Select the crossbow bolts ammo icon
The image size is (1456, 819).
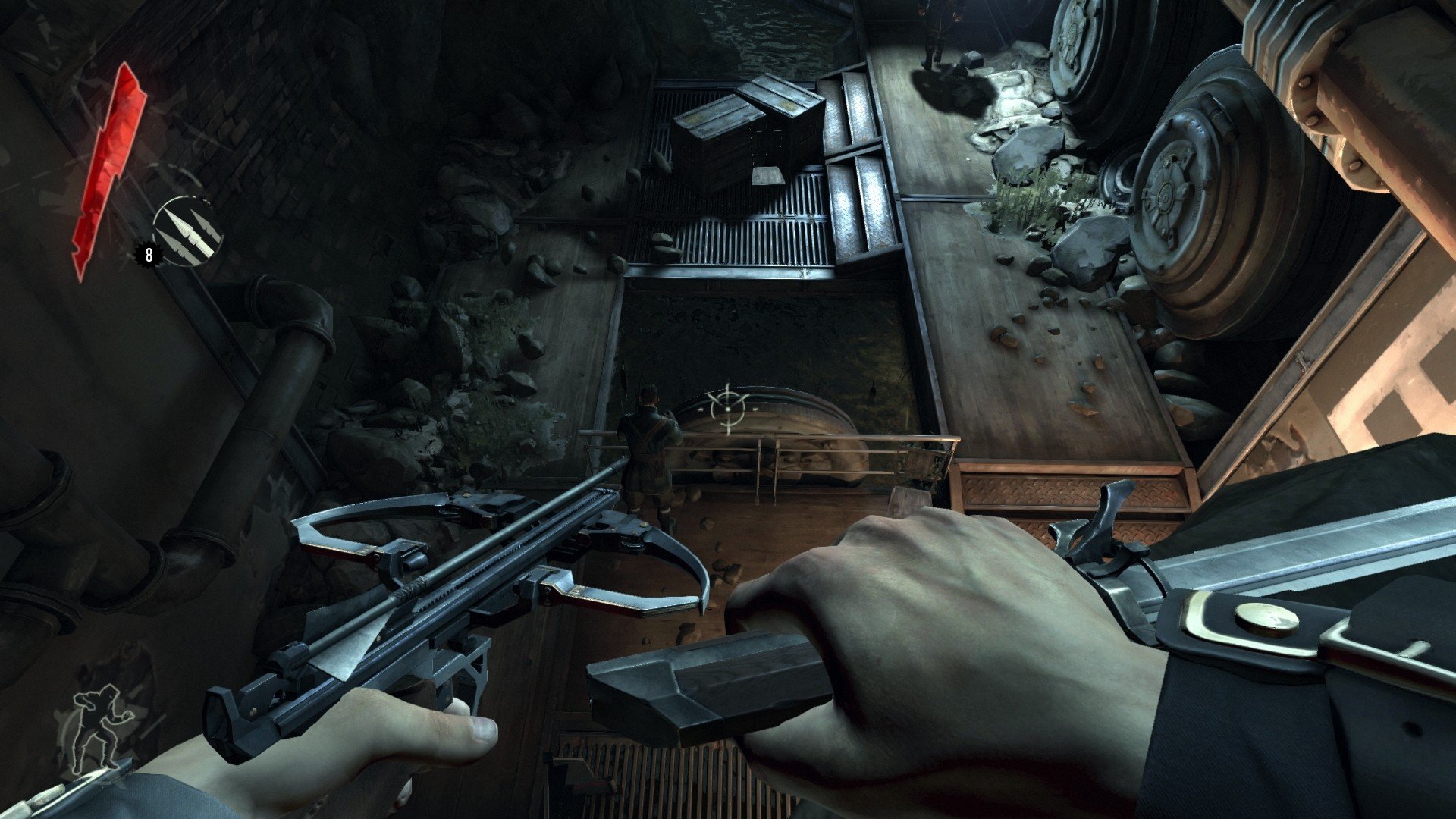(187, 231)
